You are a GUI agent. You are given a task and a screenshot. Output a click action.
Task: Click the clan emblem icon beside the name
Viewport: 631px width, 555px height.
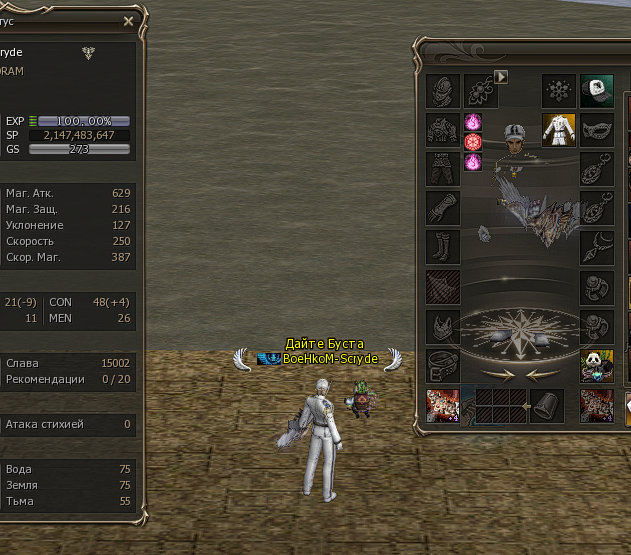click(x=87, y=53)
